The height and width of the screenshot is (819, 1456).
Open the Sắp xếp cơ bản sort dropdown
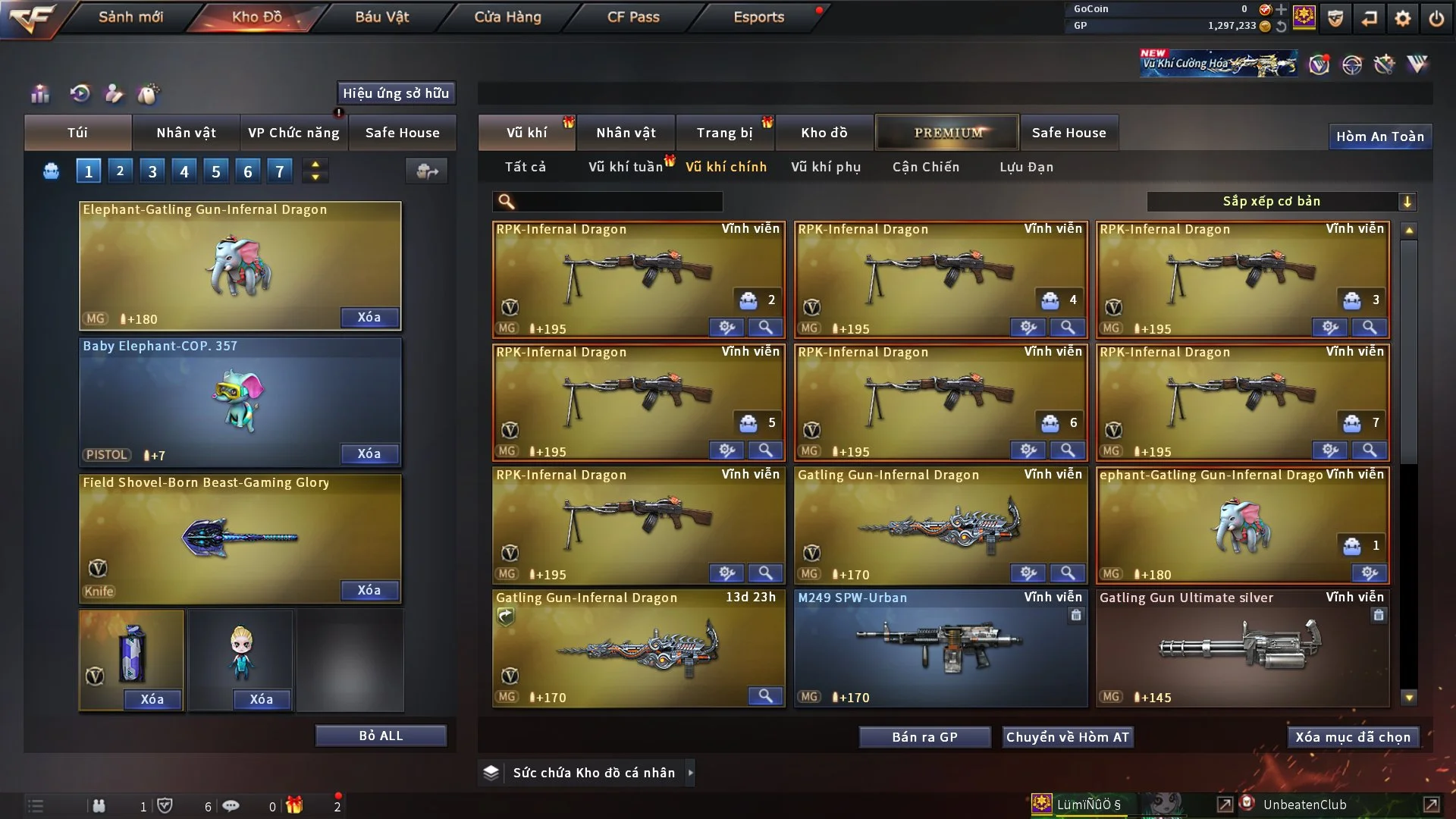[1281, 201]
